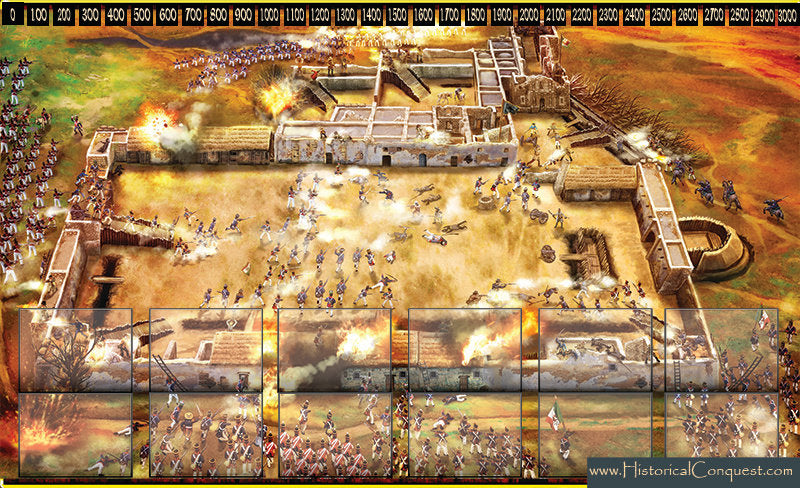Mark 1800 on the score track
800x488 pixels.
pyautogui.click(x=476, y=17)
